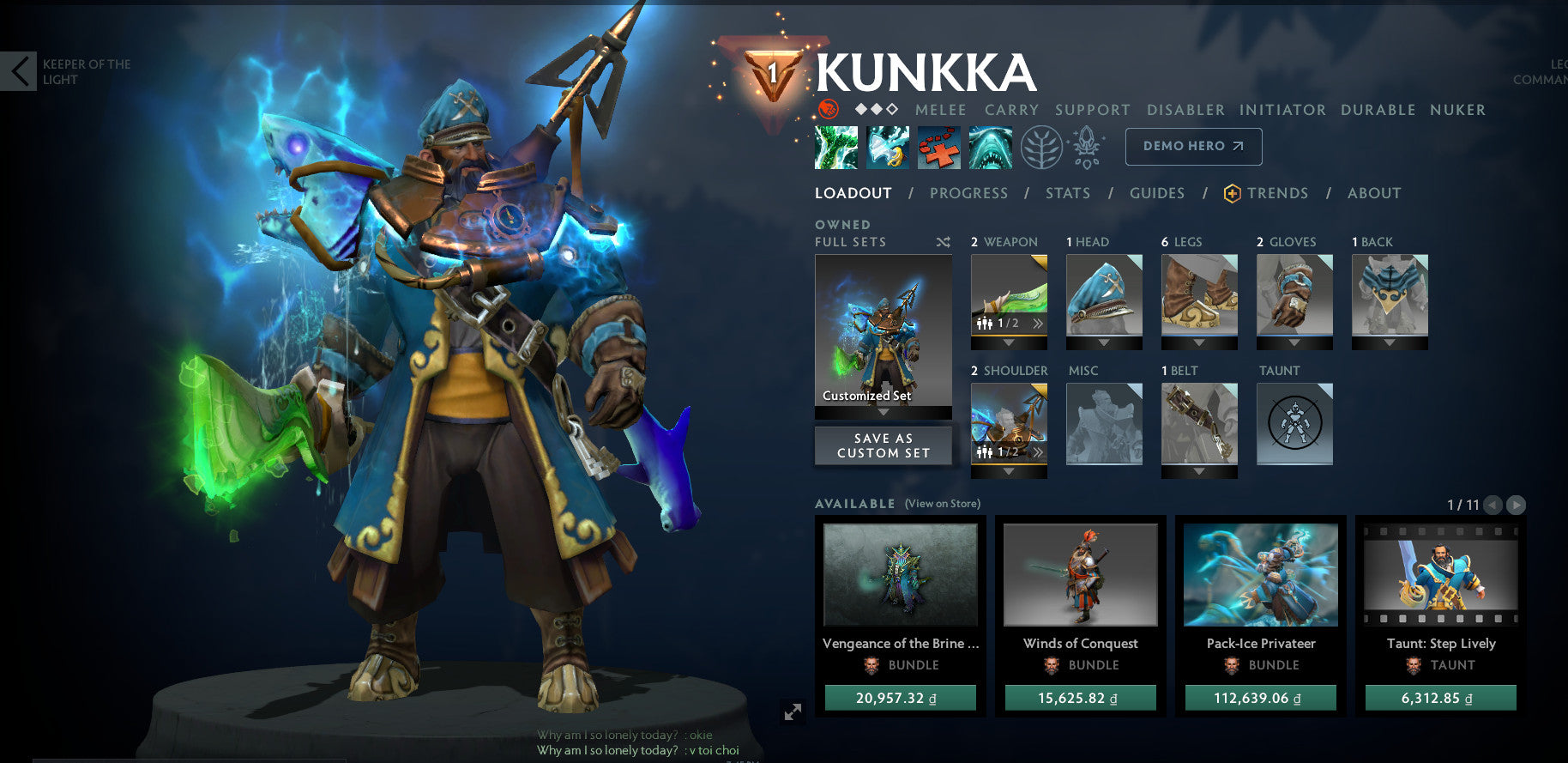Select the Tidebringer ability icon
The image size is (1568, 763).
pos(888,146)
